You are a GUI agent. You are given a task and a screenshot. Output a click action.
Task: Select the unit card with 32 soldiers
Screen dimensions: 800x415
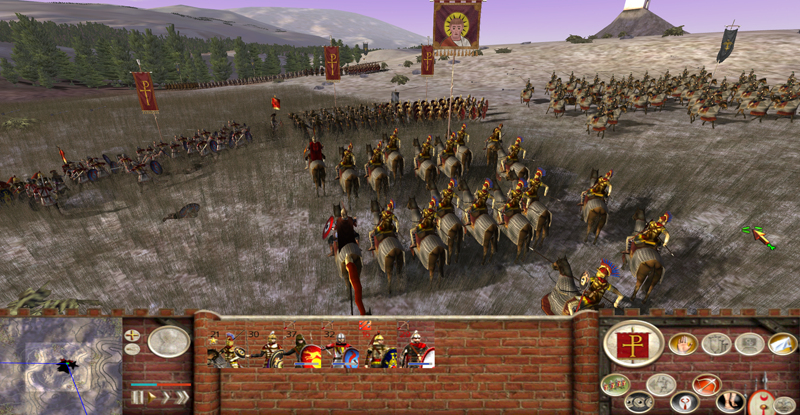click(x=341, y=350)
